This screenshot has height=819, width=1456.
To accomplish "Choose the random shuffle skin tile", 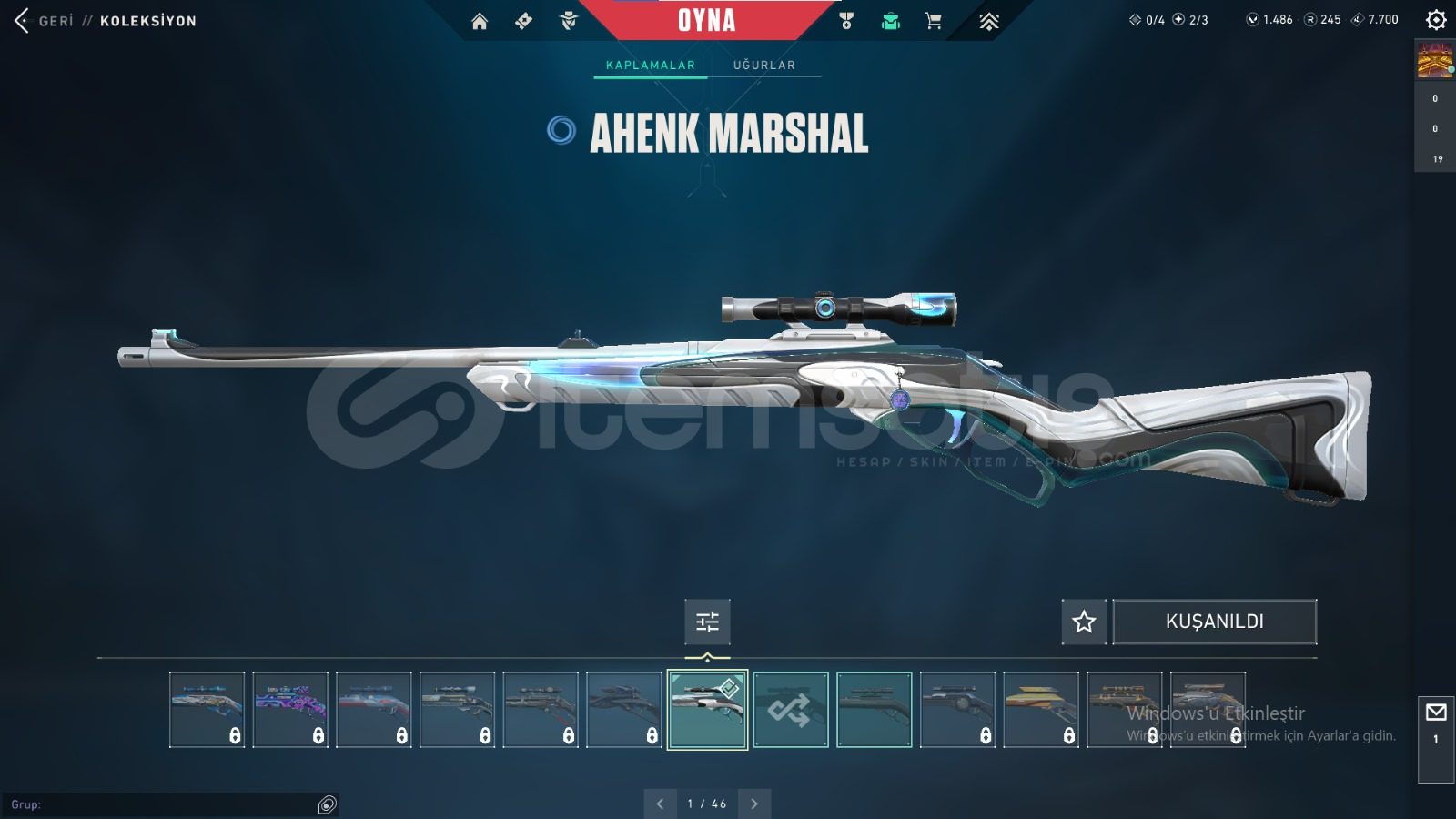I will (791, 710).
